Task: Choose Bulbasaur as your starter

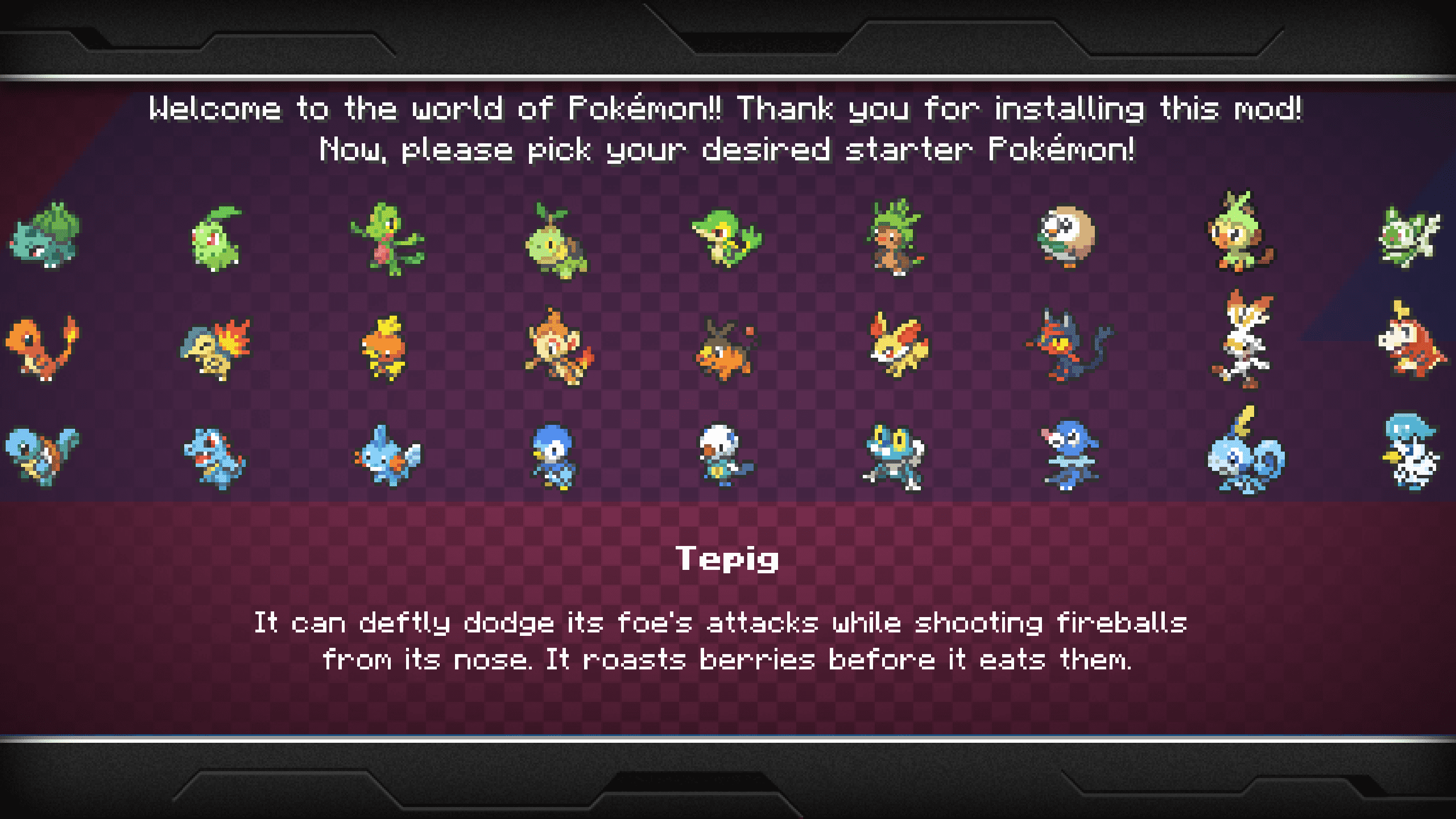Action: [x=44, y=236]
